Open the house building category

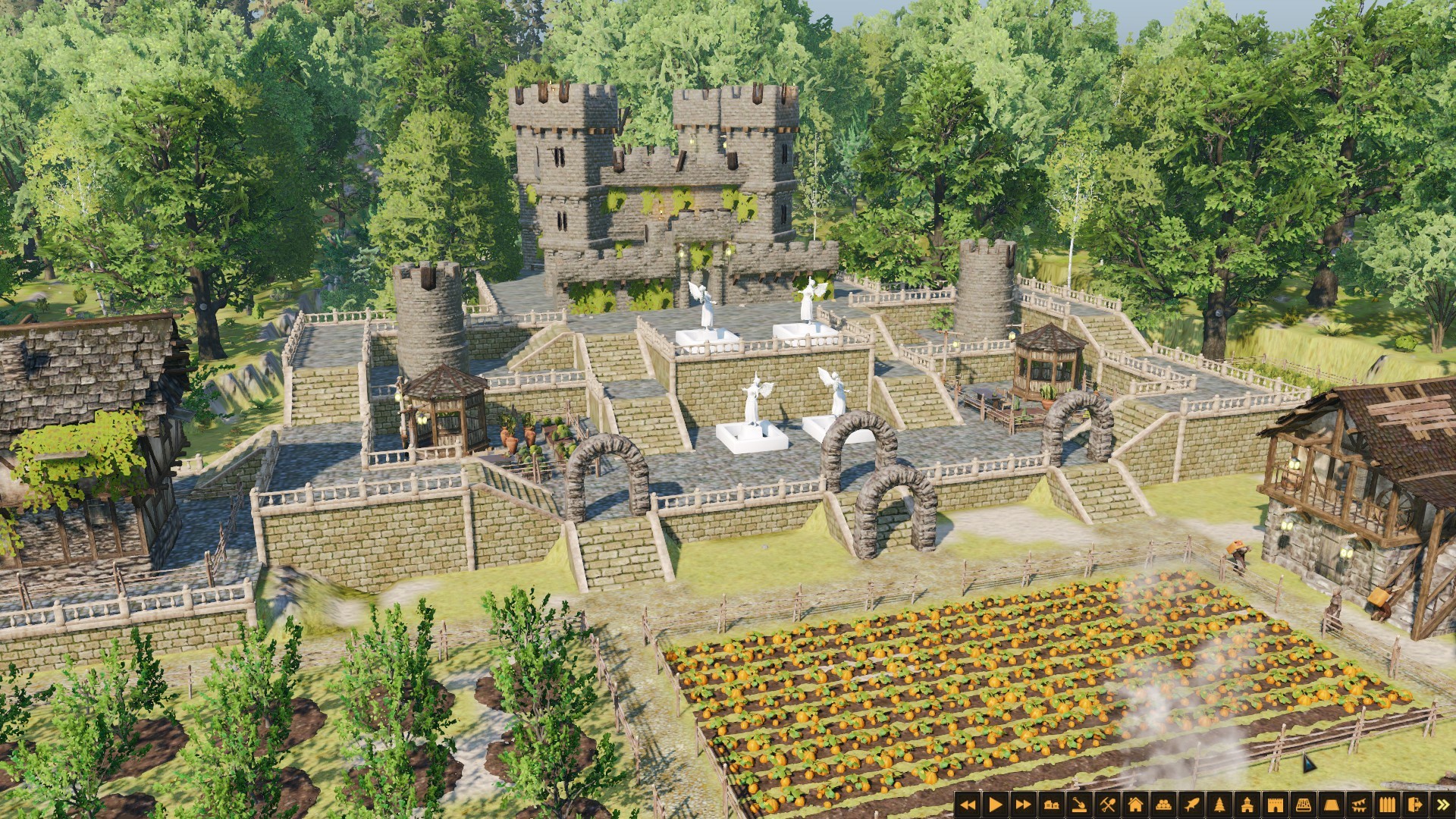click(x=1135, y=805)
